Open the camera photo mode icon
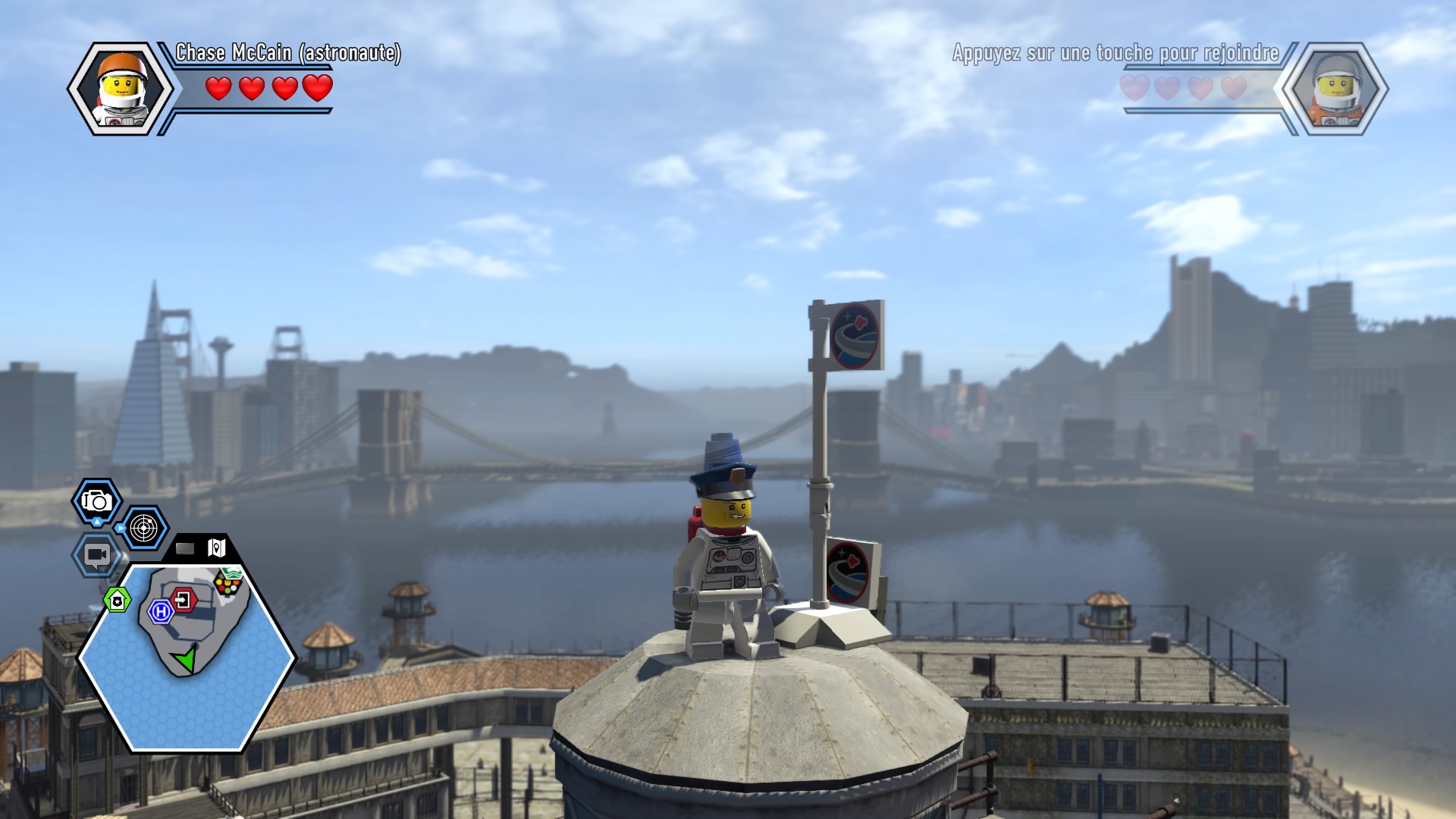The width and height of the screenshot is (1456, 819). click(97, 501)
